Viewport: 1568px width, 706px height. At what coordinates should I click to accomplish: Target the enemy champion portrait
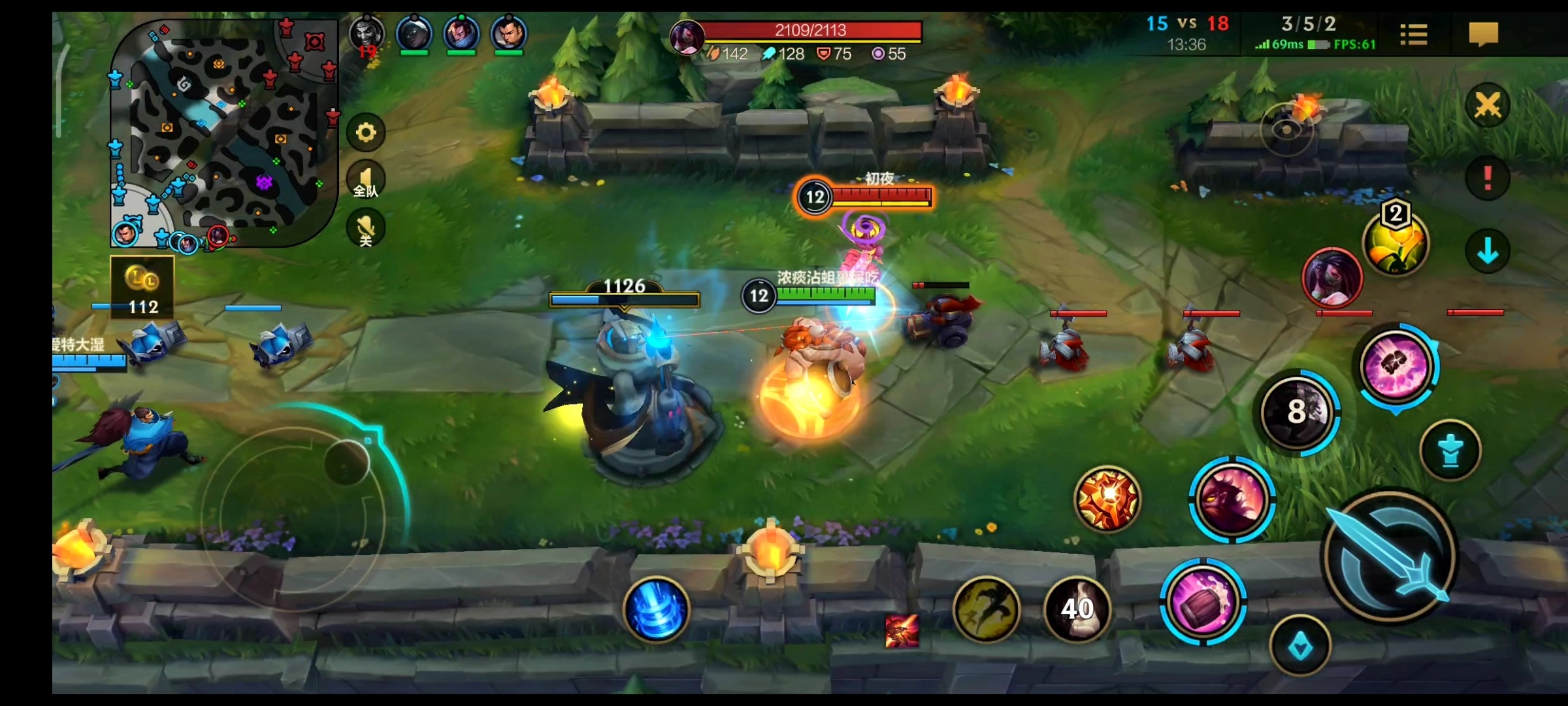coord(1332,278)
